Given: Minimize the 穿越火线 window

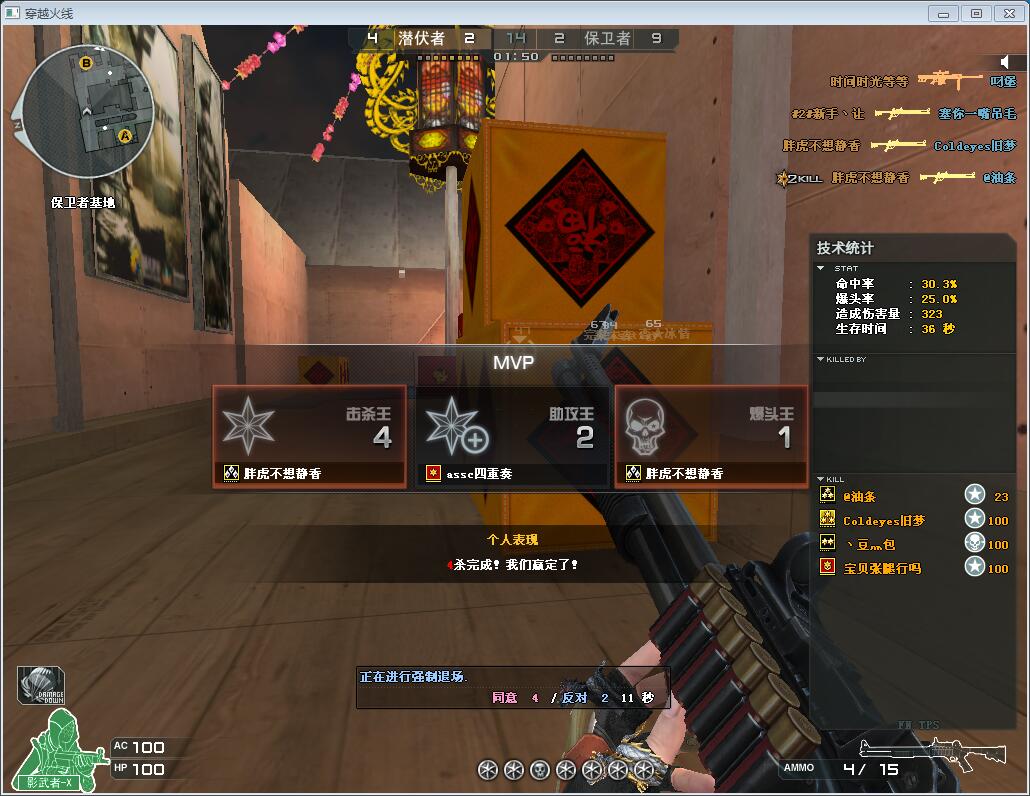Looking at the screenshot, I should click(943, 13).
